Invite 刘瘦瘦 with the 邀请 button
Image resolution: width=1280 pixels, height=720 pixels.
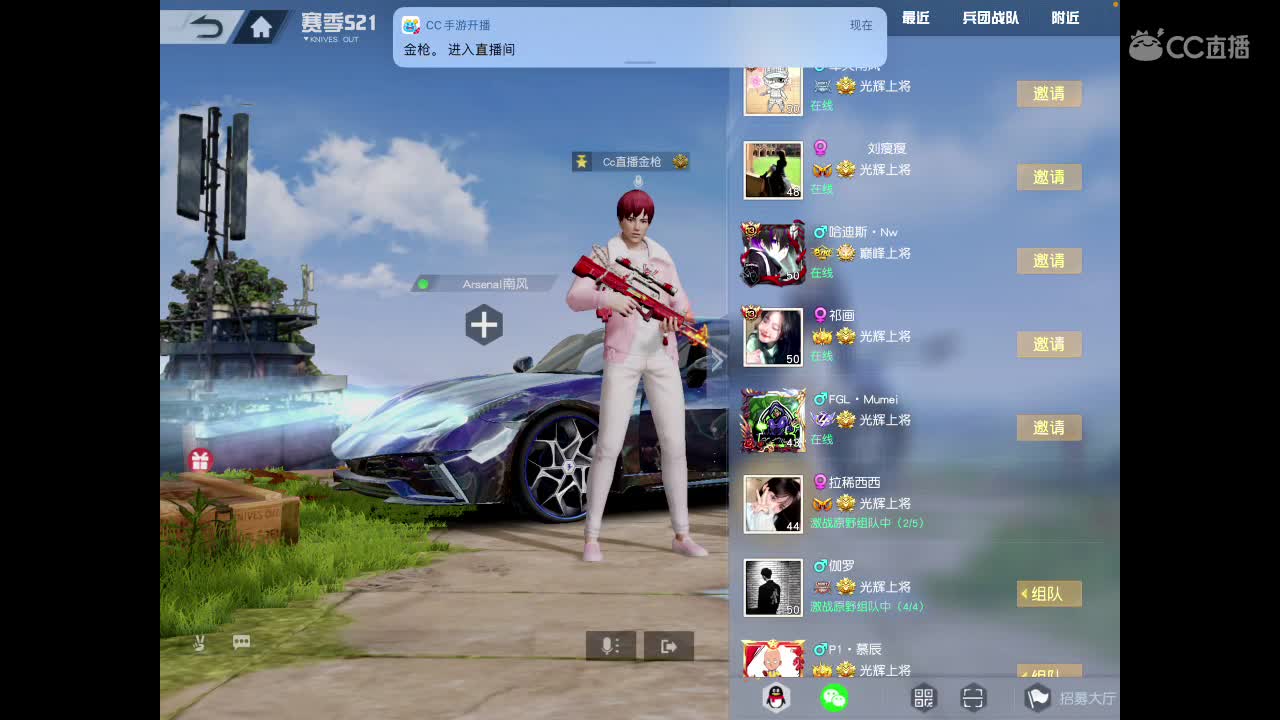click(x=1049, y=177)
